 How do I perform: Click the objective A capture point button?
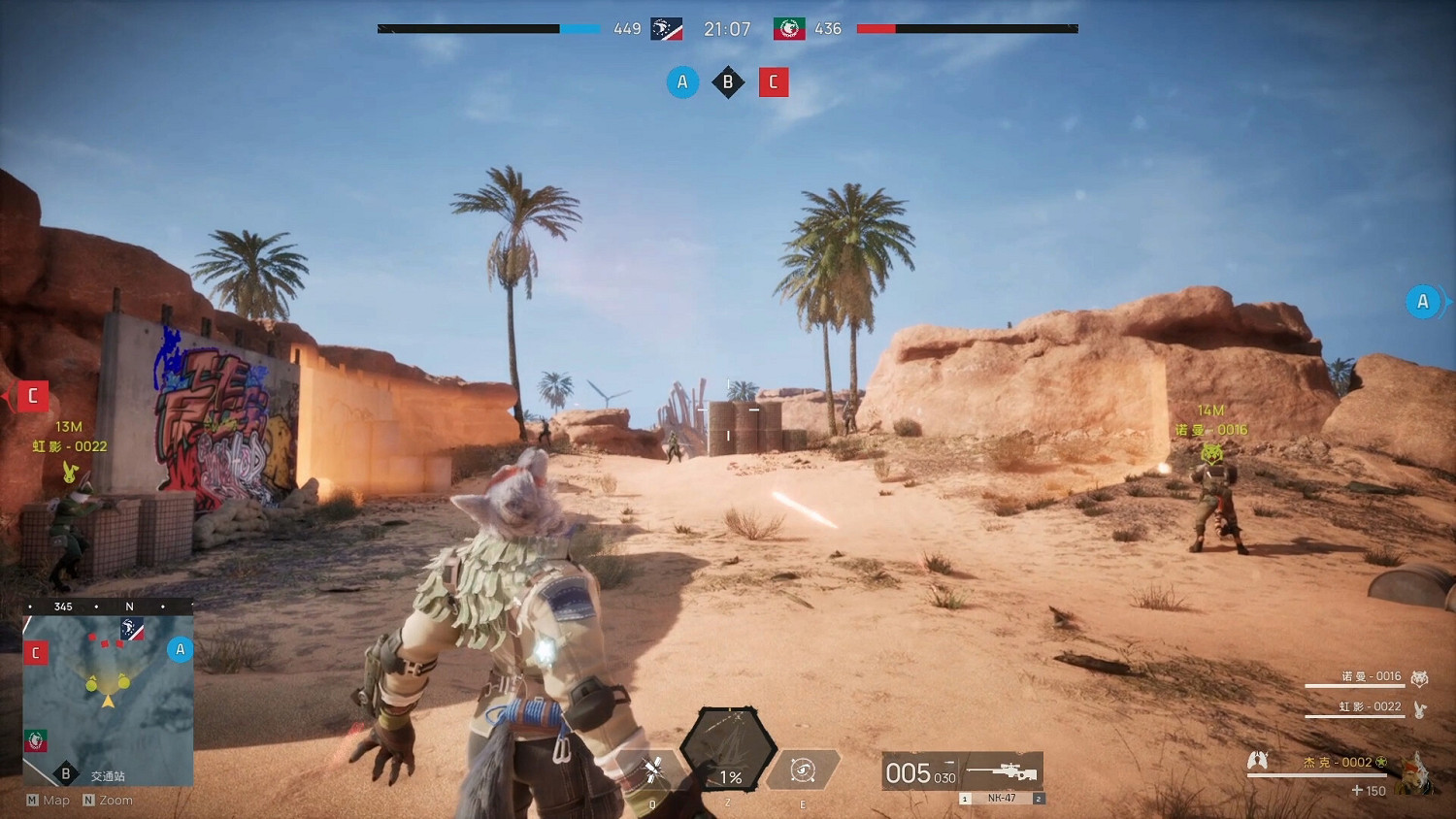[682, 82]
